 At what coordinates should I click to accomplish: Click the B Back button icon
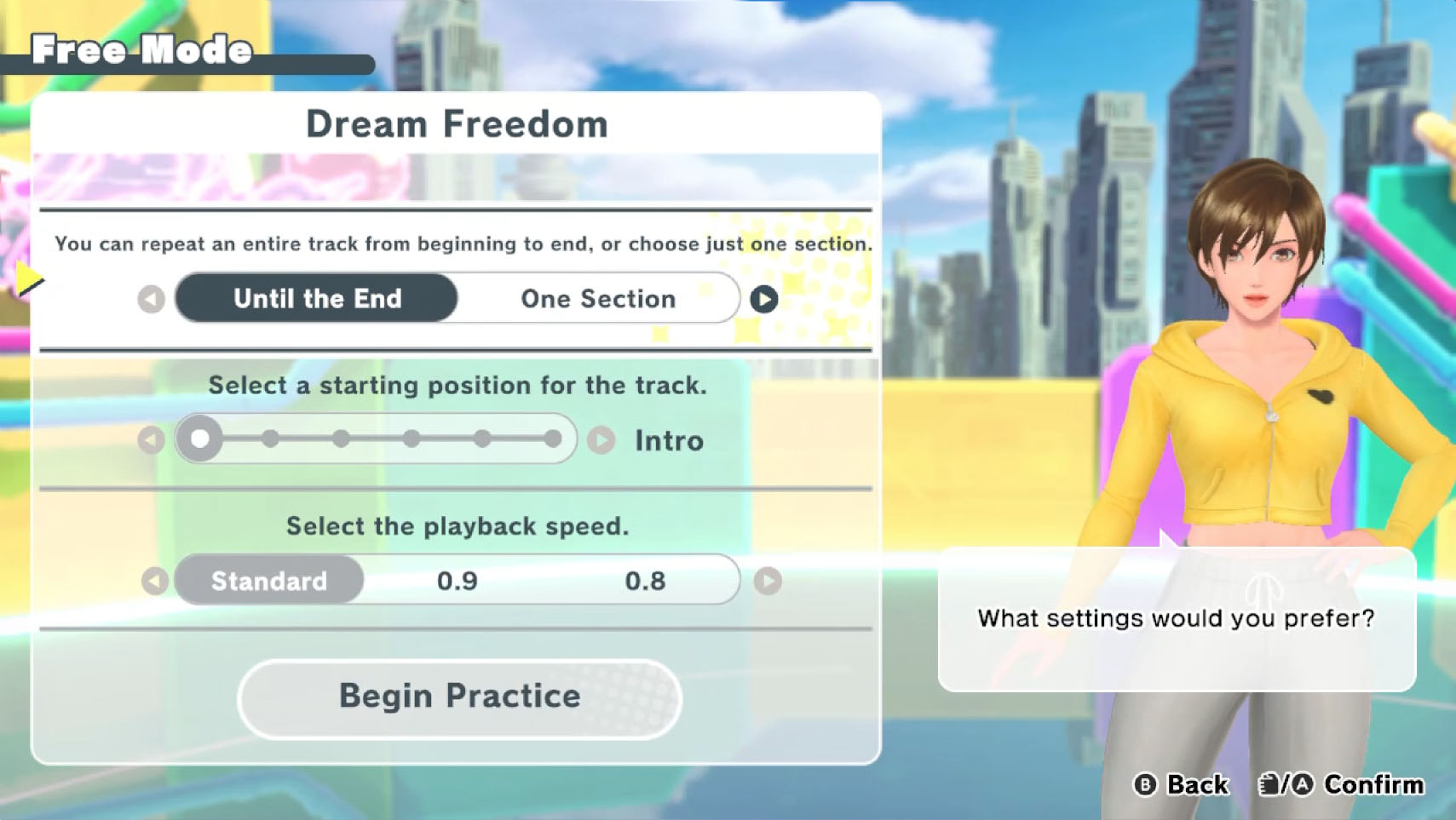[x=1146, y=784]
